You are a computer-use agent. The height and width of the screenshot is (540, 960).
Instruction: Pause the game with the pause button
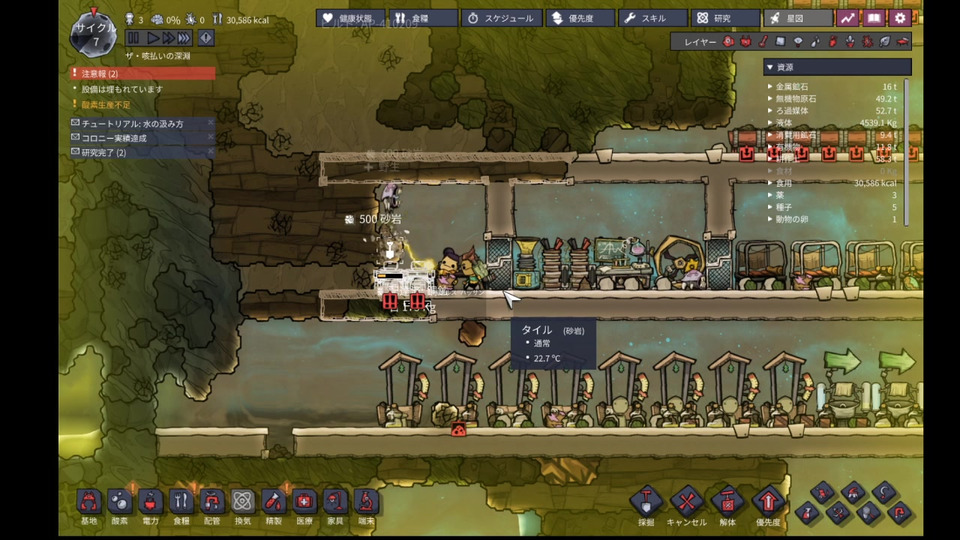tap(133, 38)
